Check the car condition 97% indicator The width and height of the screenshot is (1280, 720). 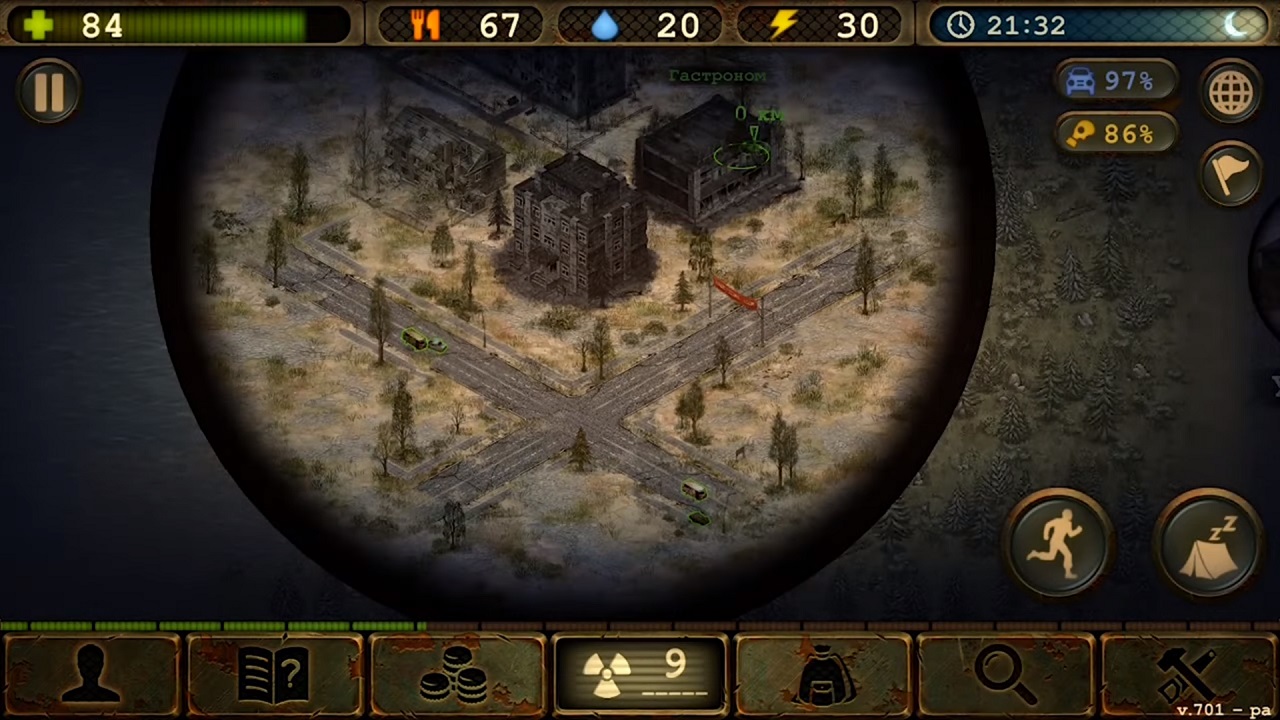point(1115,81)
